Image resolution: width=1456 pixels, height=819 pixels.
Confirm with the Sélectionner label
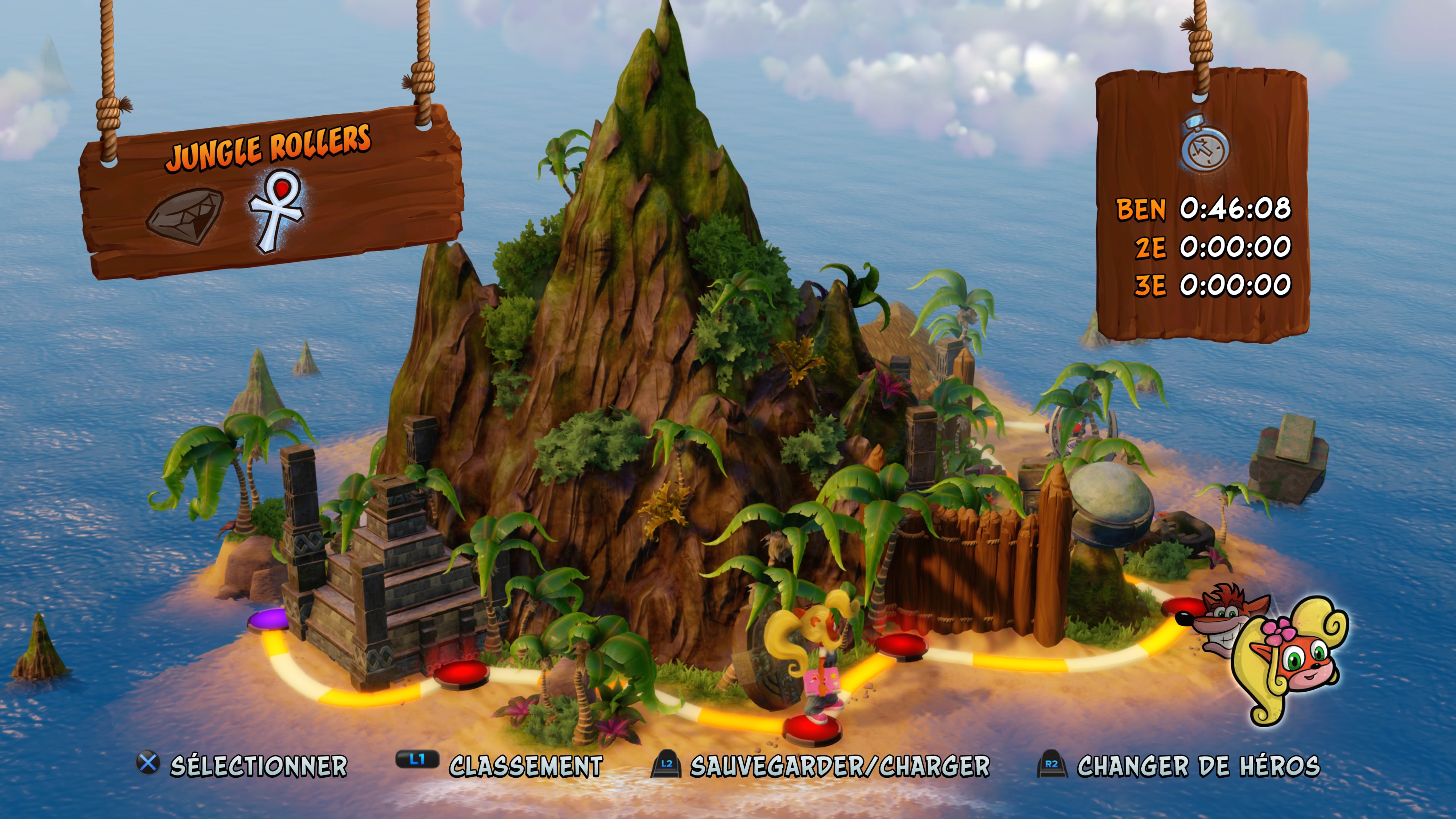(258, 766)
